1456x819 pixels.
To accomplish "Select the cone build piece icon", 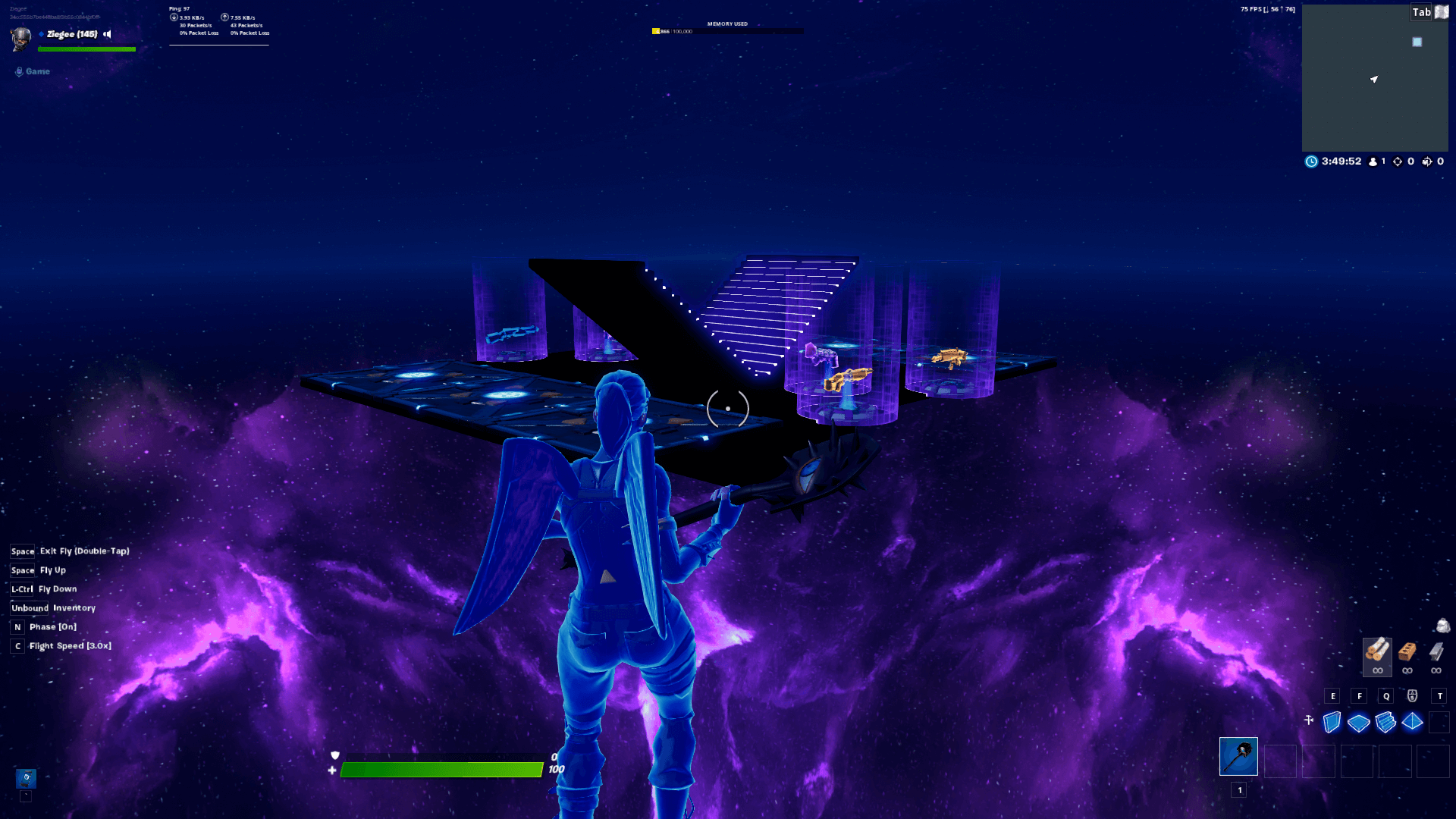I will (1412, 723).
